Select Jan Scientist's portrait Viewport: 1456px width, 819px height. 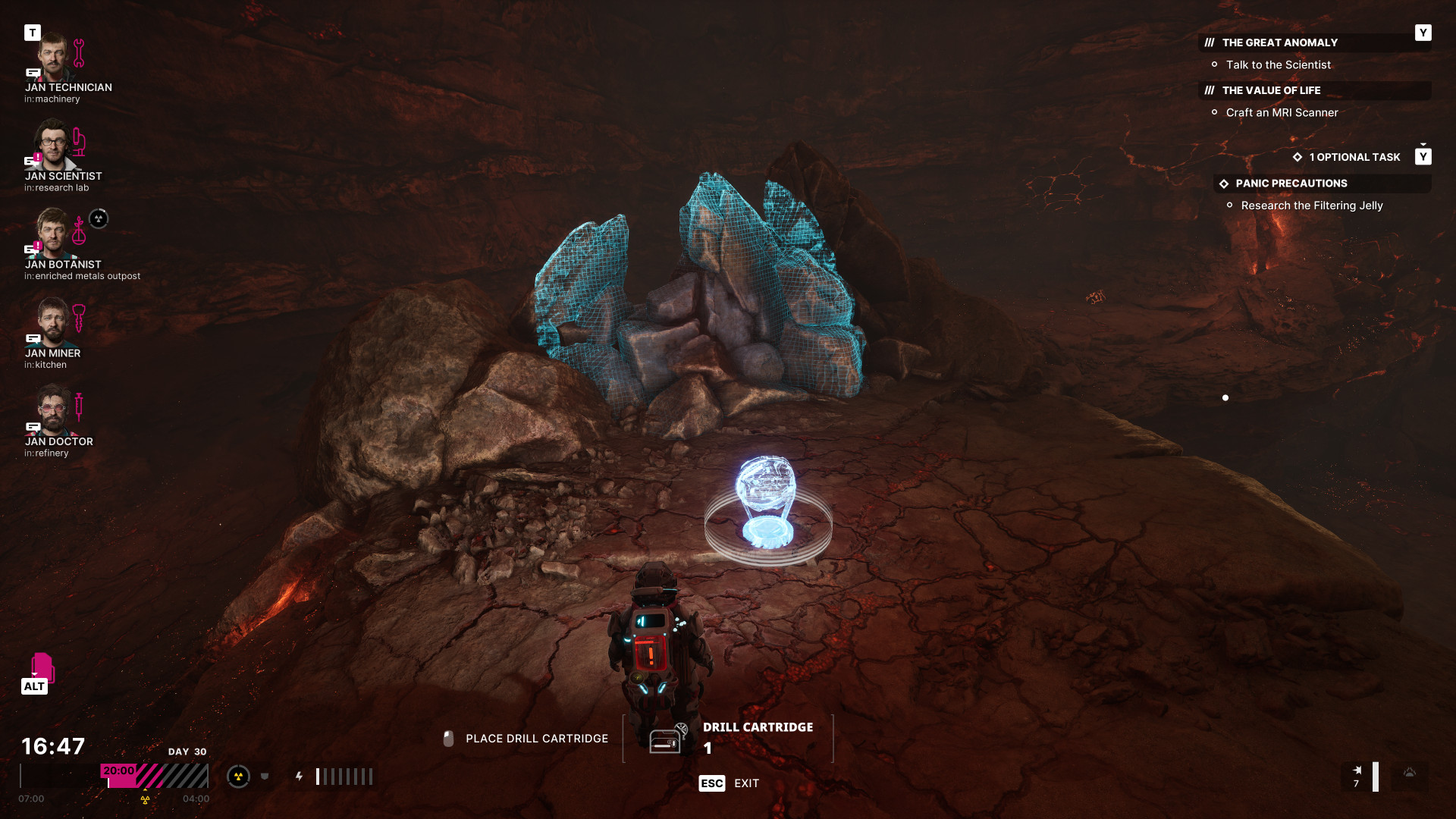52,146
